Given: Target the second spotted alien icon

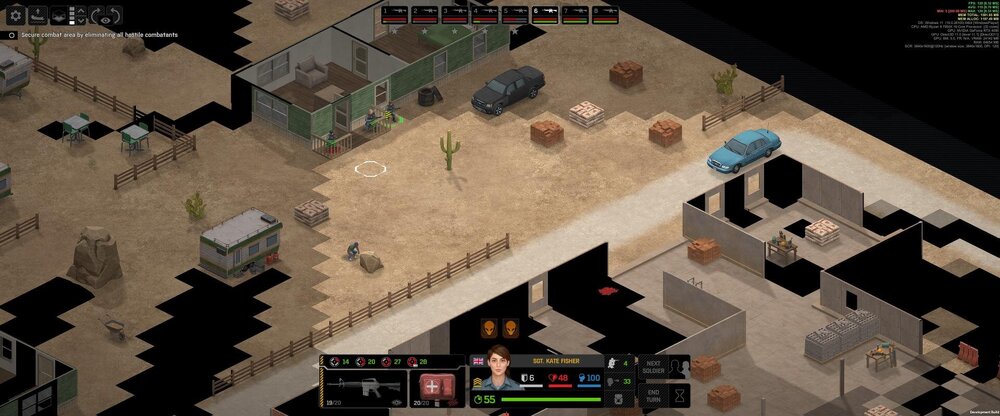Looking at the screenshot, I should point(511,329).
